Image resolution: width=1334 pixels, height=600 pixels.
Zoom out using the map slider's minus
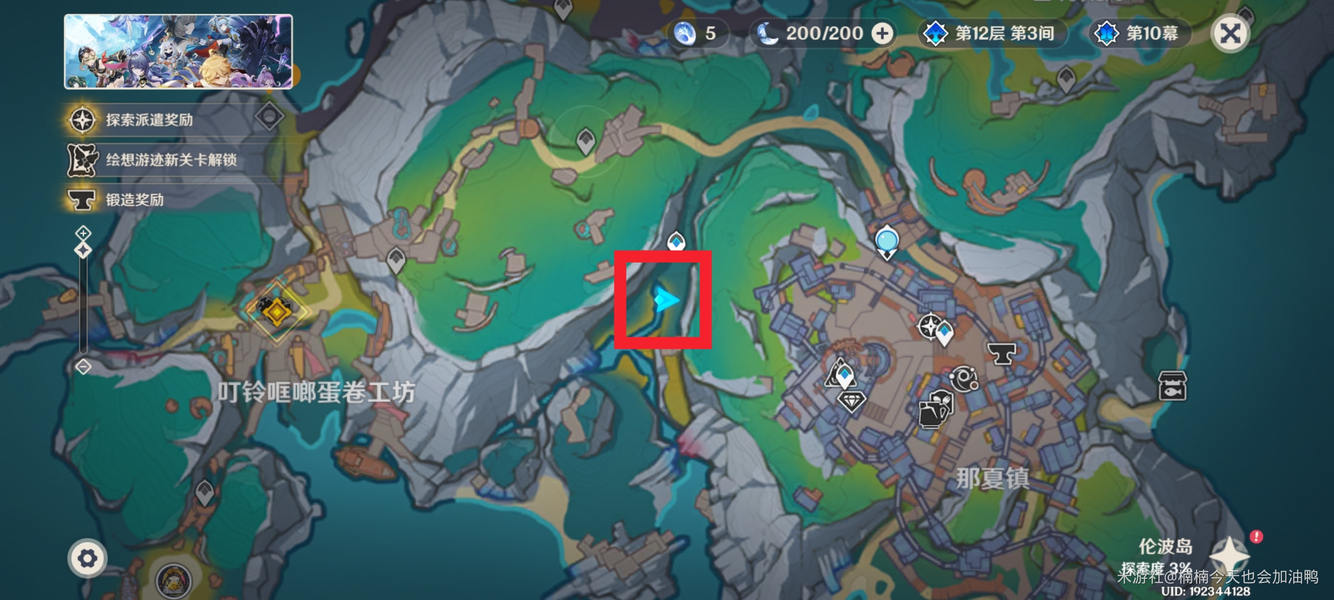83,367
